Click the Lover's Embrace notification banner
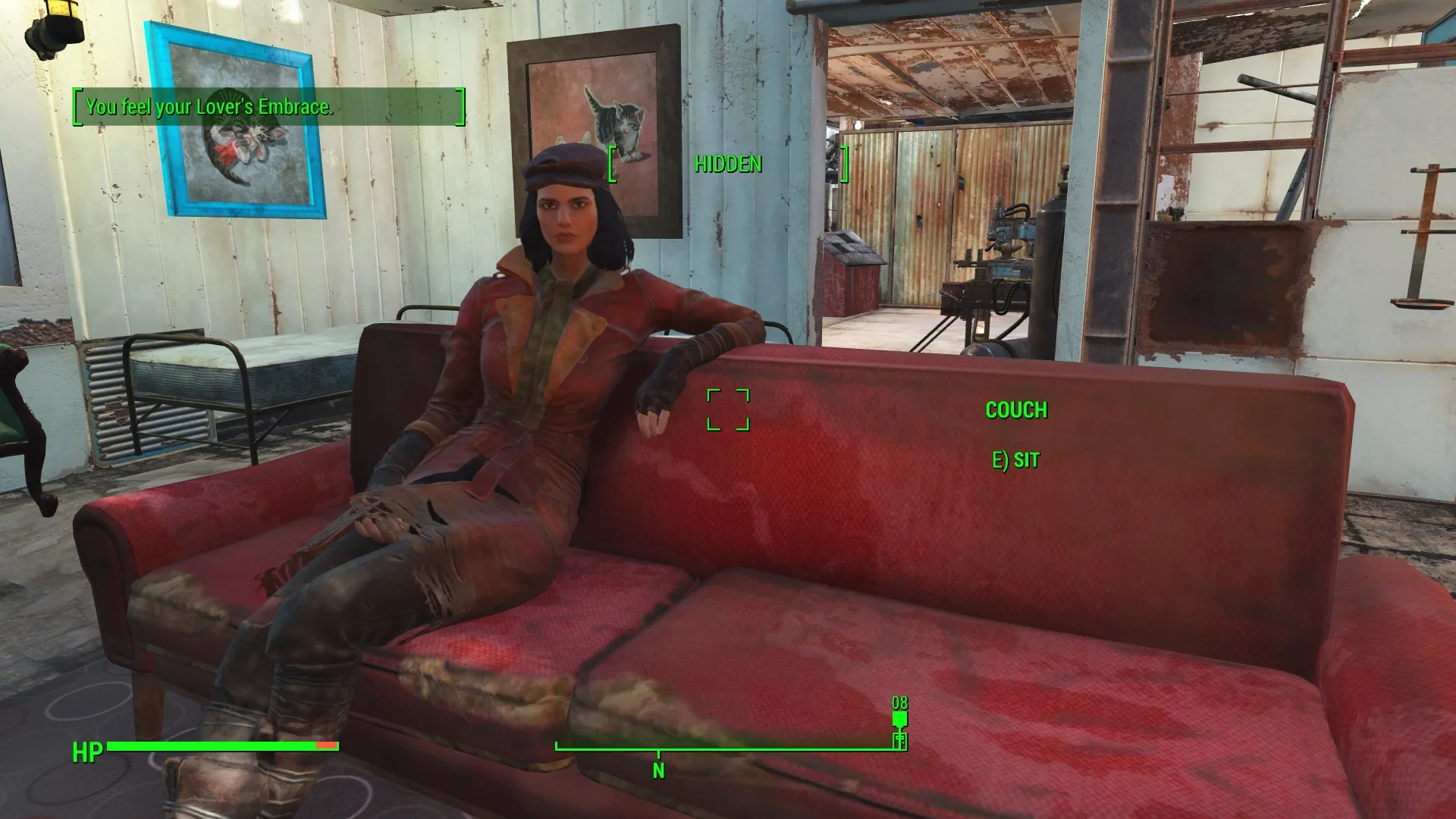Screen dimensions: 1456x819 click(x=265, y=107)
